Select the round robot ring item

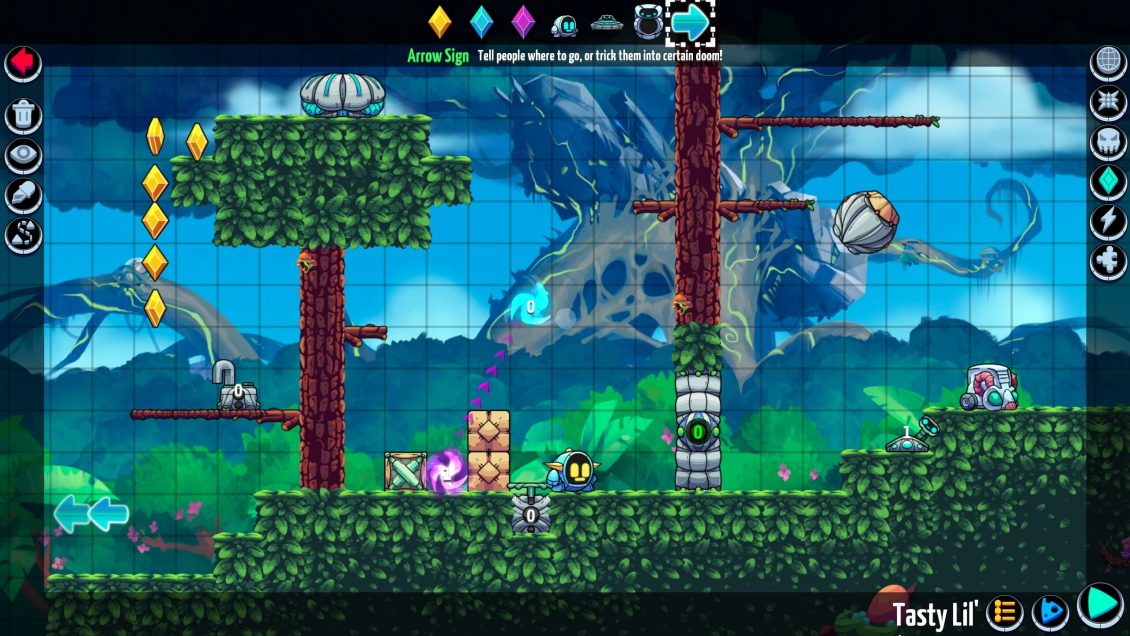(x=647, y=22)
